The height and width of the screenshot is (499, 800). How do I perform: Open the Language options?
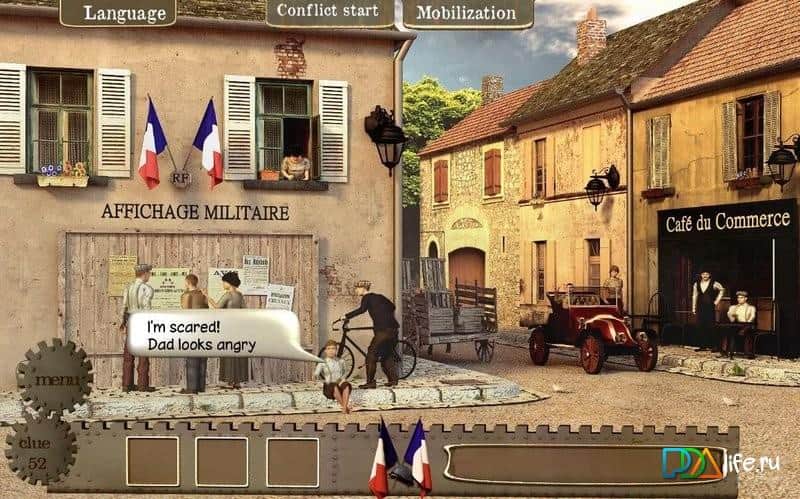[117, 13]
